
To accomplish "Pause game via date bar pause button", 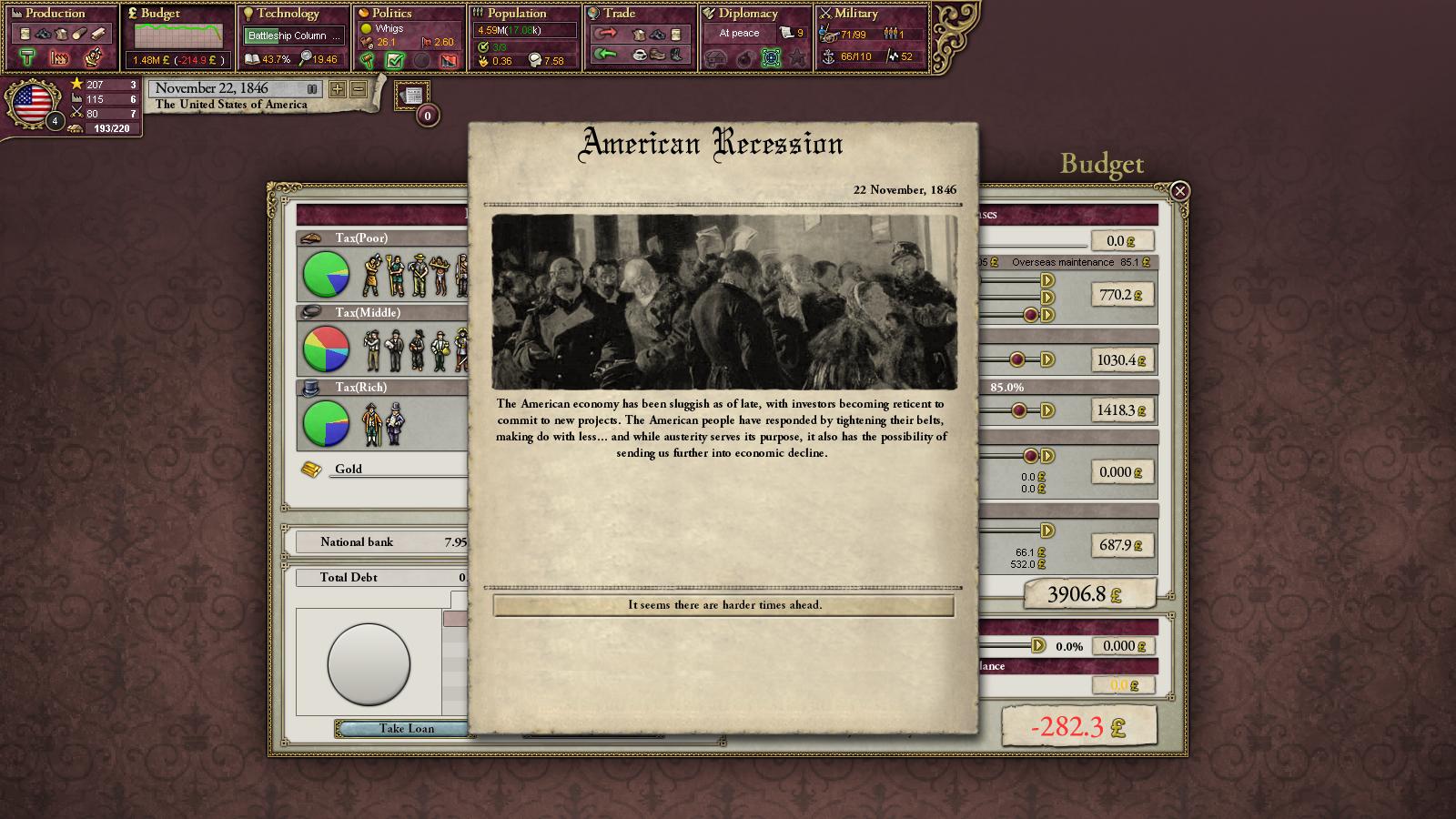I will coord(312,89).
